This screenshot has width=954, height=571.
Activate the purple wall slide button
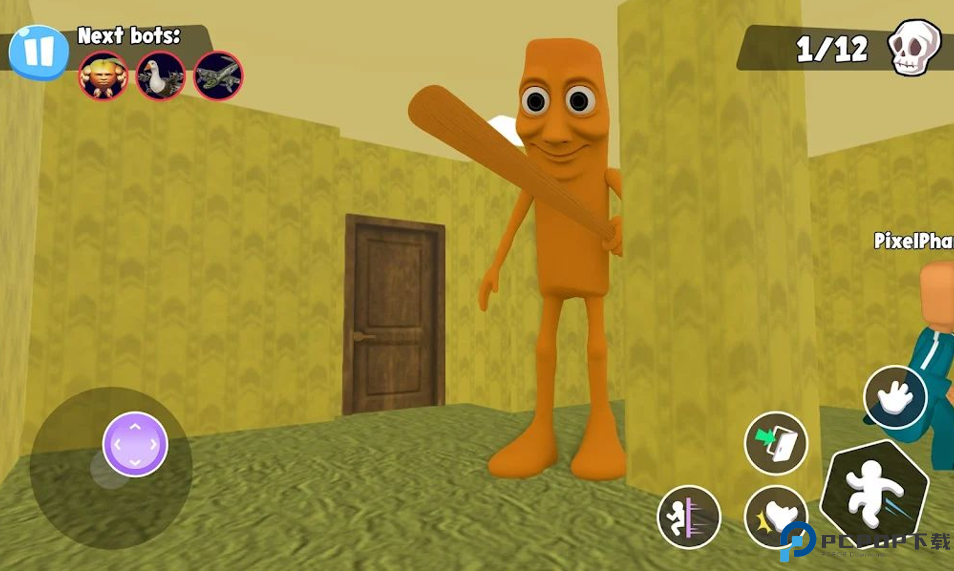(689, 517)
